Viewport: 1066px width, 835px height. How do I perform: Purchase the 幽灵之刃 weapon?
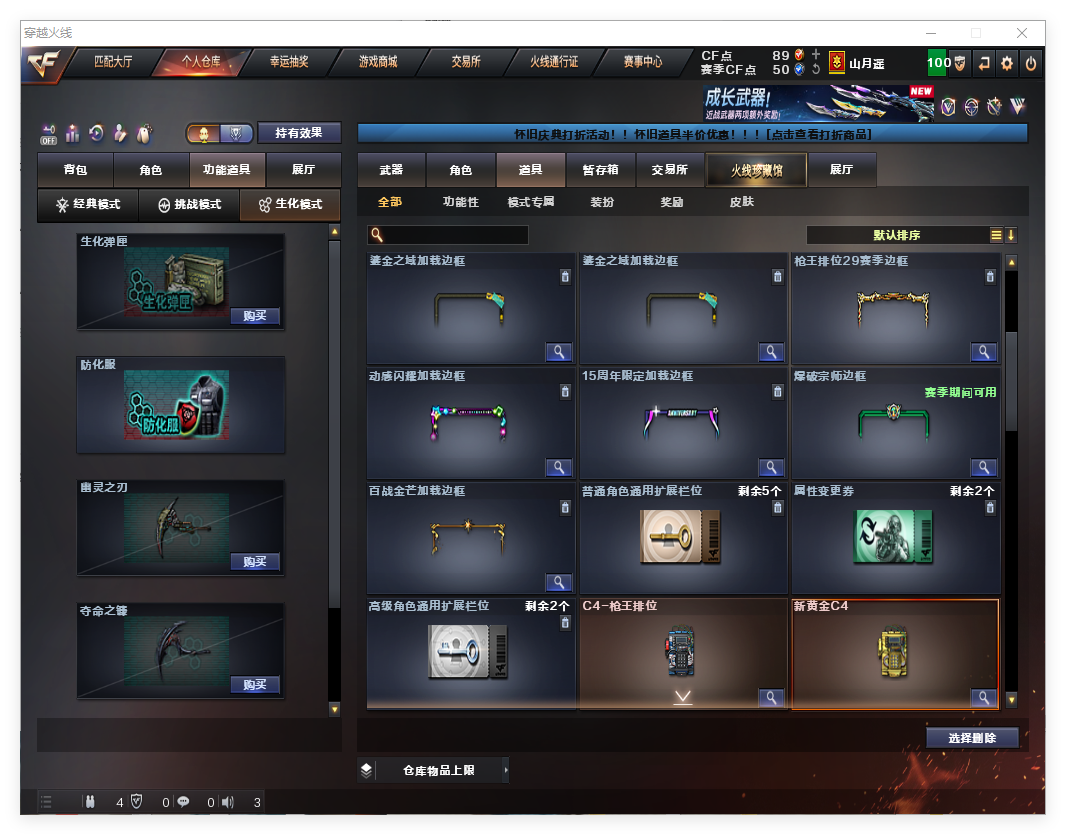point(254,562)
